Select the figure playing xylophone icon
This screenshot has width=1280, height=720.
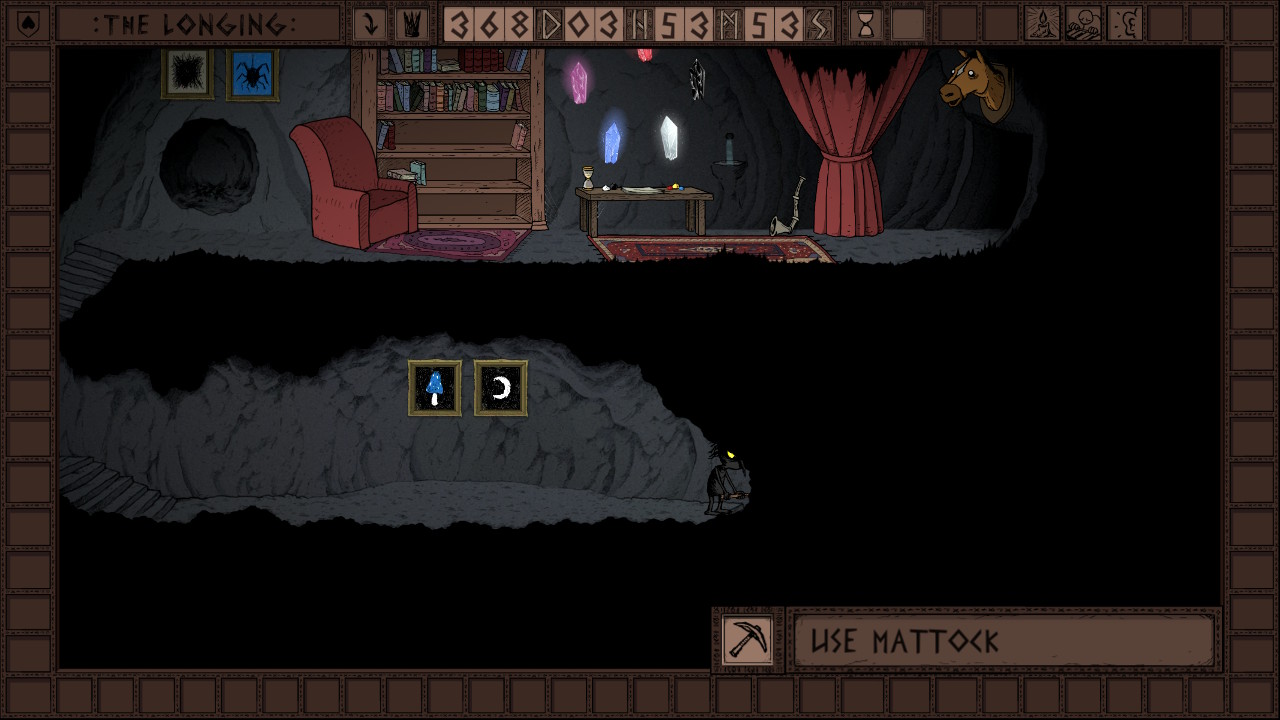point(1083,24)
